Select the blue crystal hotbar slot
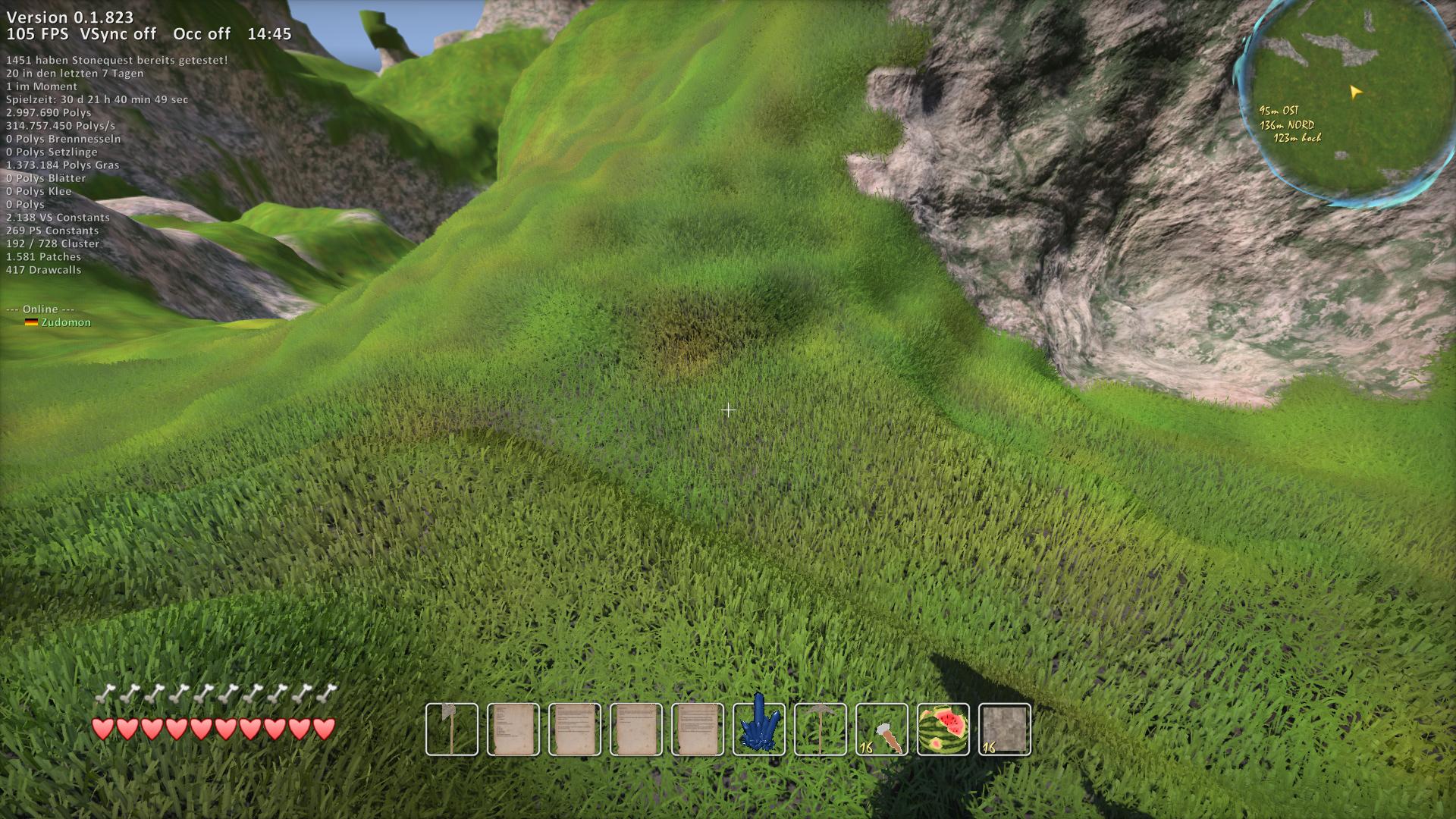 click(759, 730)
